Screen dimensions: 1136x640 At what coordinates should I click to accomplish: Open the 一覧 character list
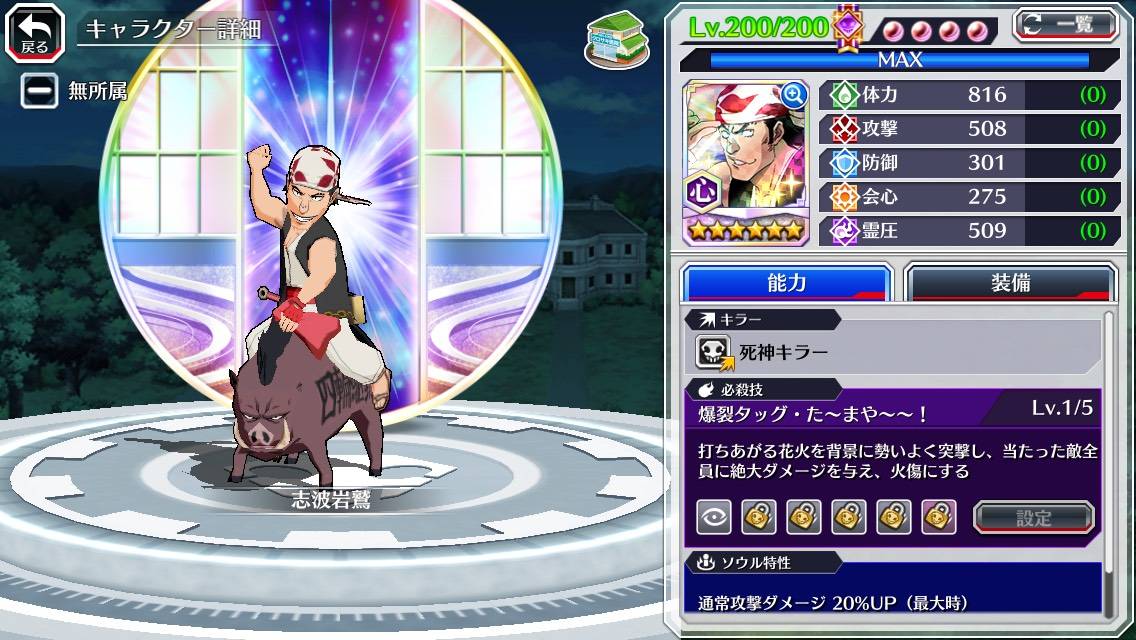(x=1064, y=24)
